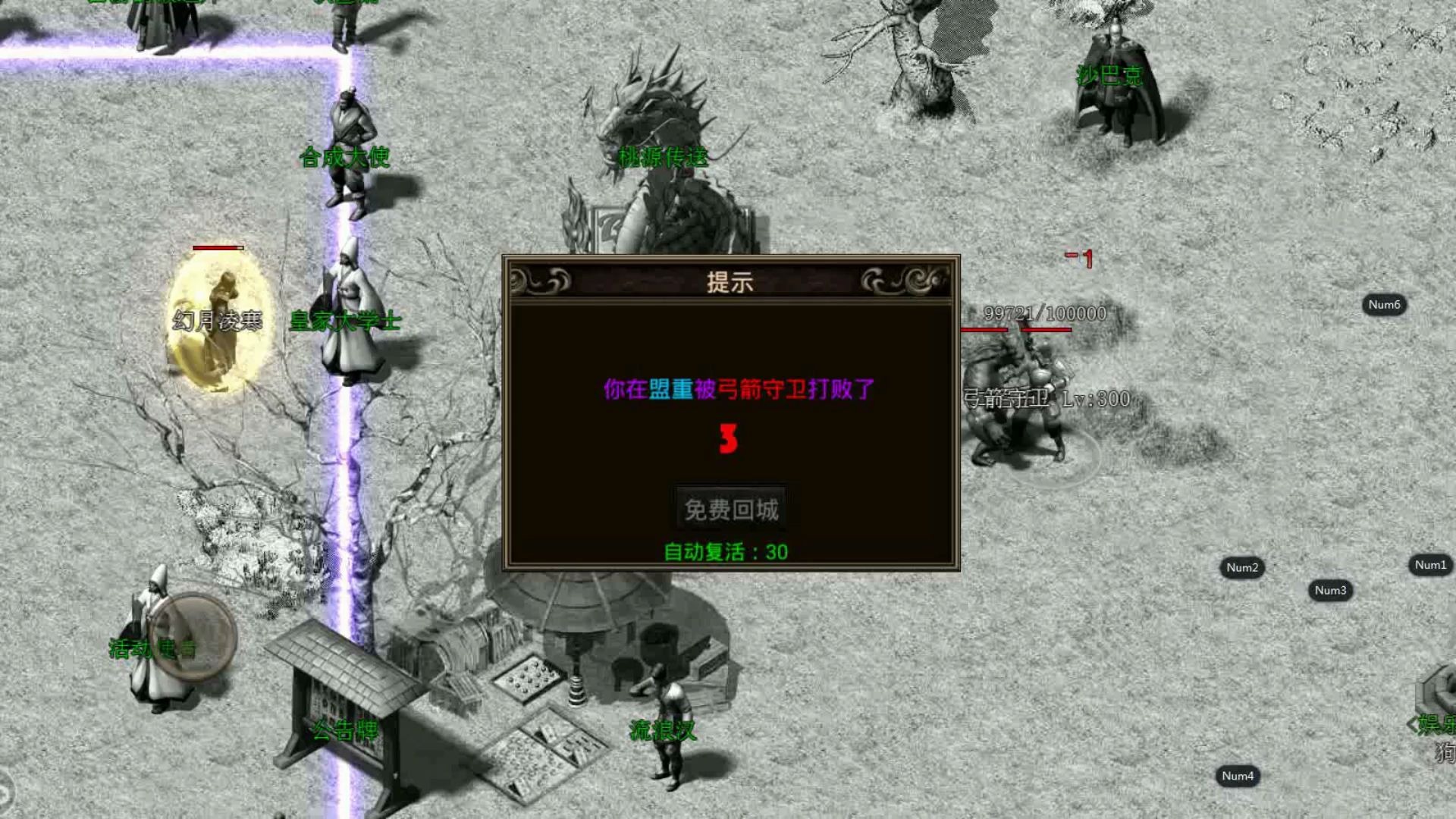Select the 提示 dialog title bar

730,282
